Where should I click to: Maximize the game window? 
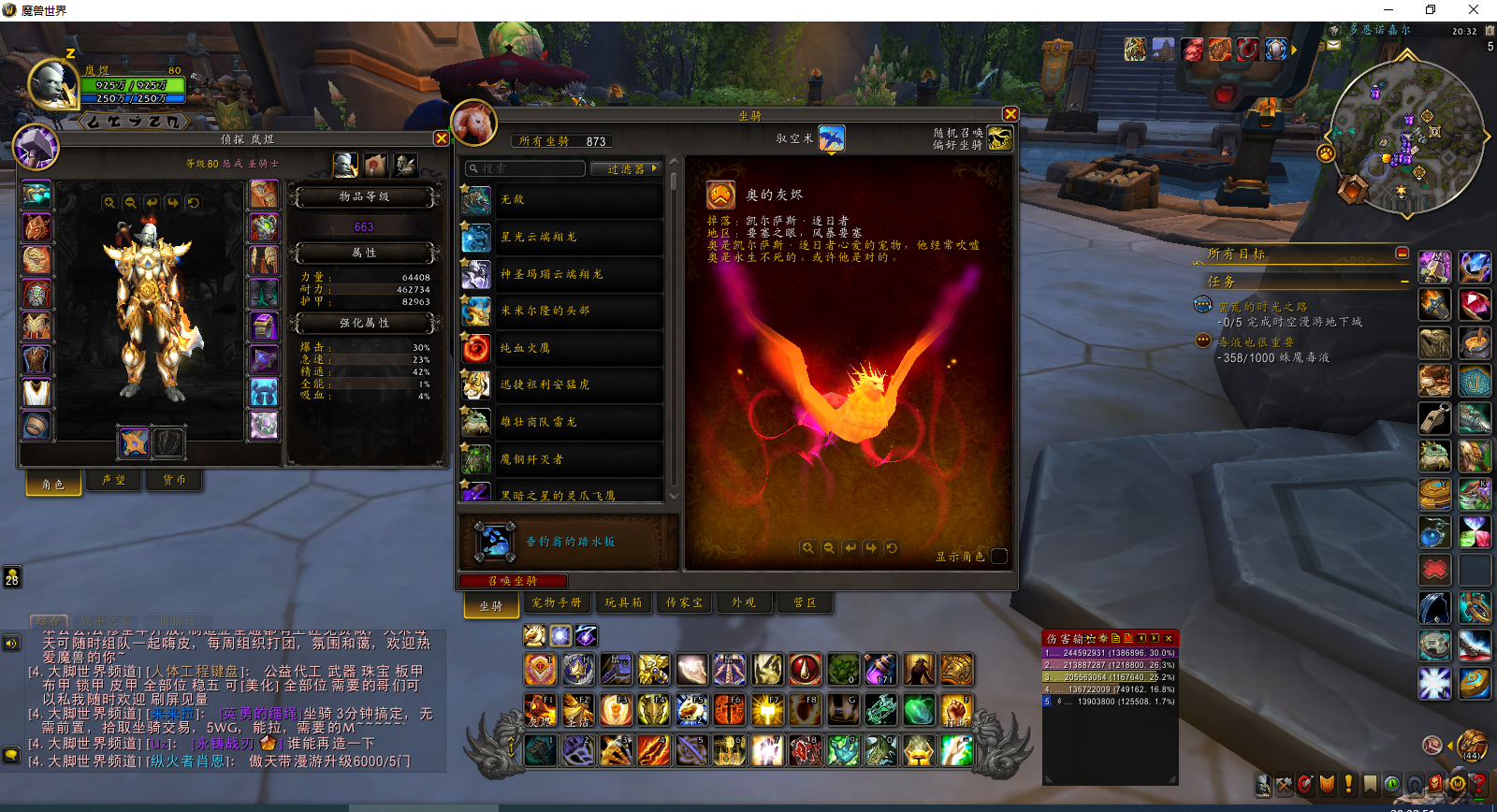[x=1430, y=10]
